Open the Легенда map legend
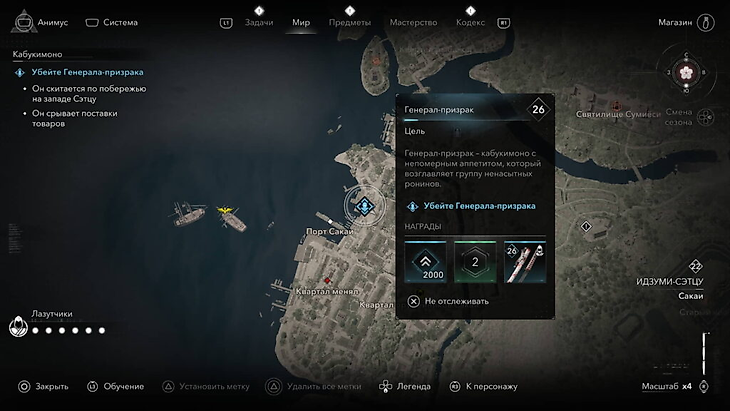Viewport: 730px width, 411px height. click(405, 386)
